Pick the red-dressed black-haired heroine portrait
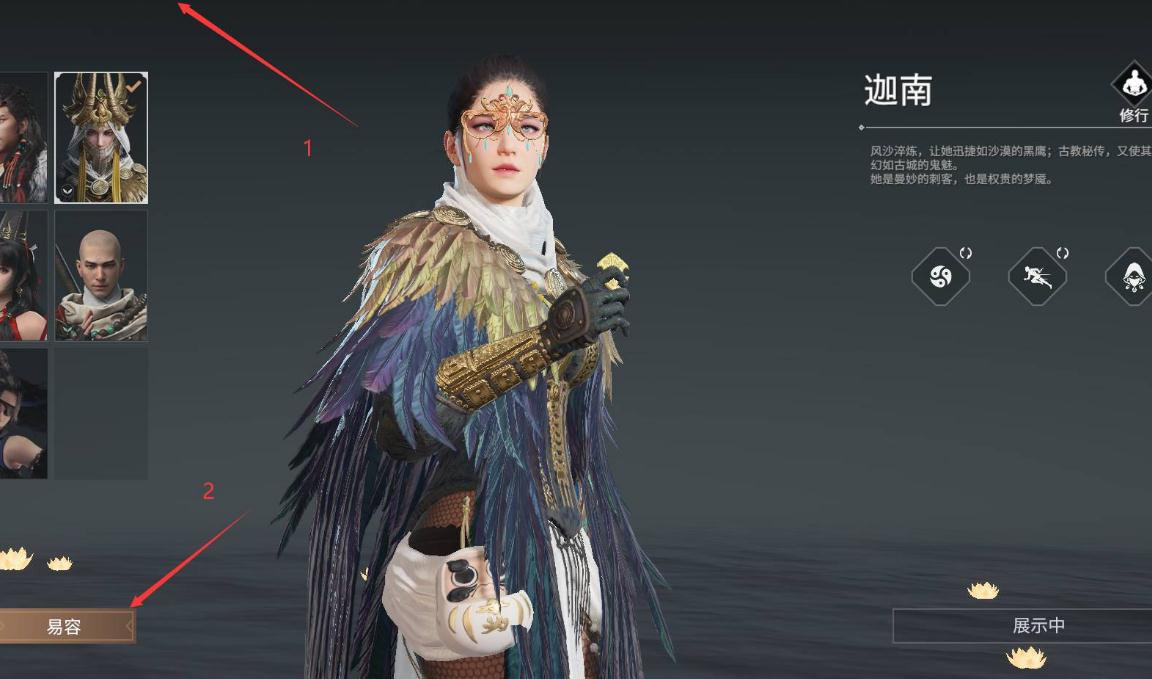1152x679 pixels. [22, 275]
